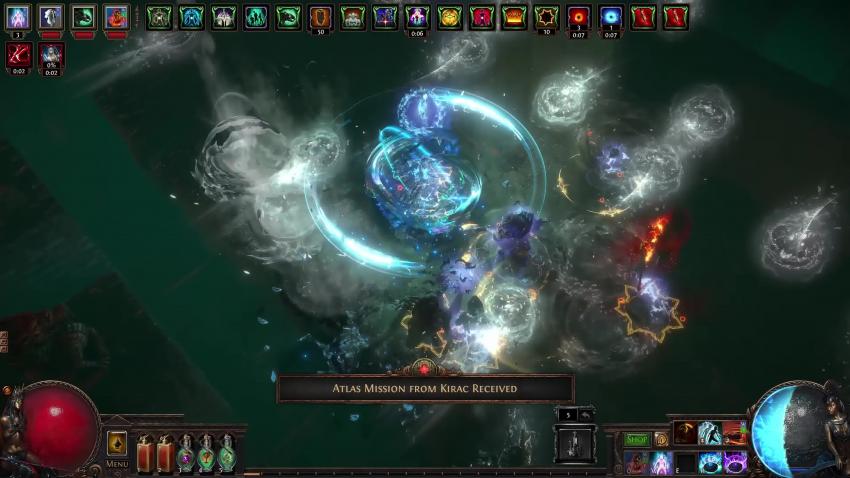Use the second red life flask
This screenshot has width=850, height=478.
(166, 453)
